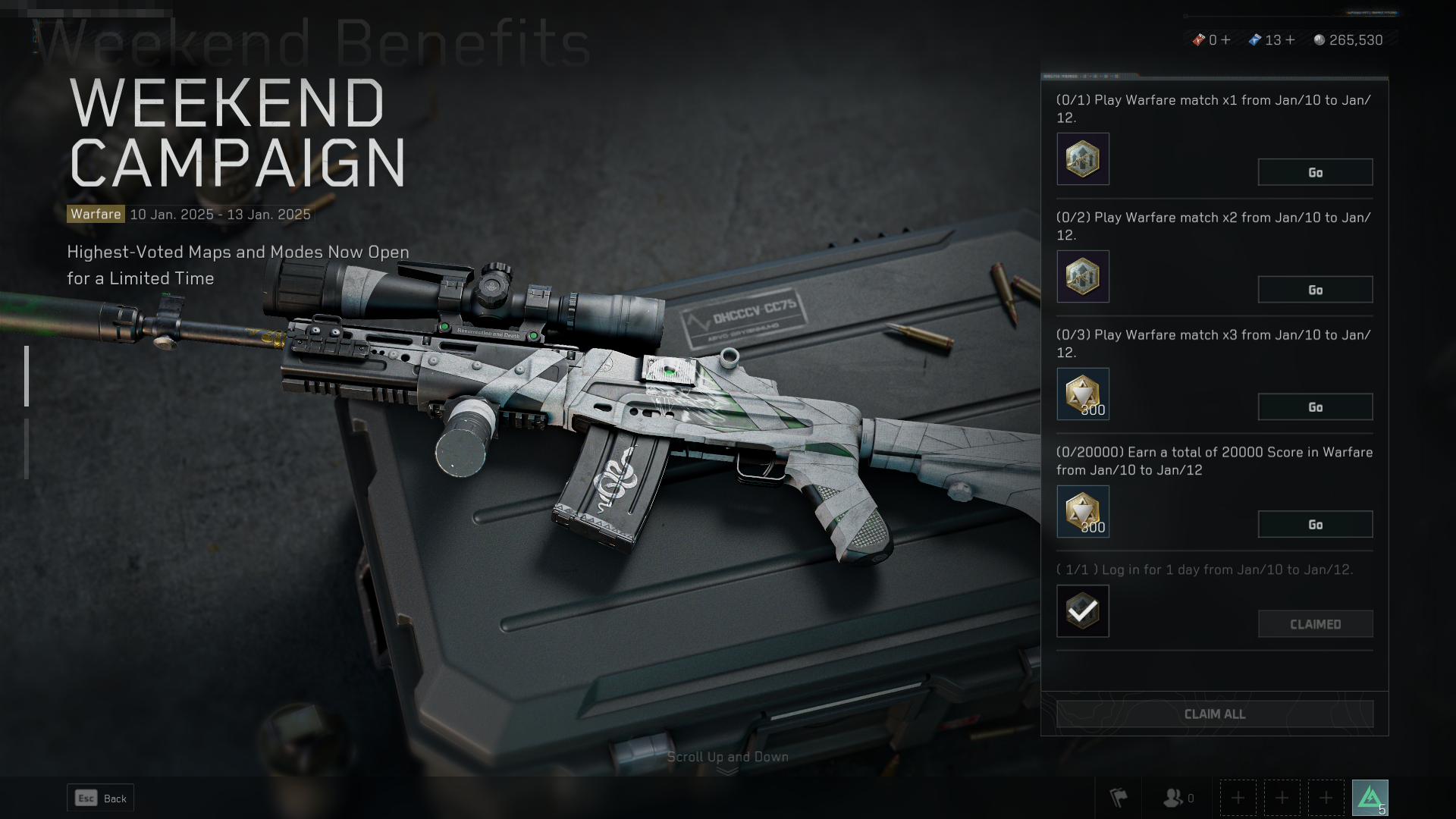Click the Esc Back button
The image size is (1456, 819).
tap(100, 798)
